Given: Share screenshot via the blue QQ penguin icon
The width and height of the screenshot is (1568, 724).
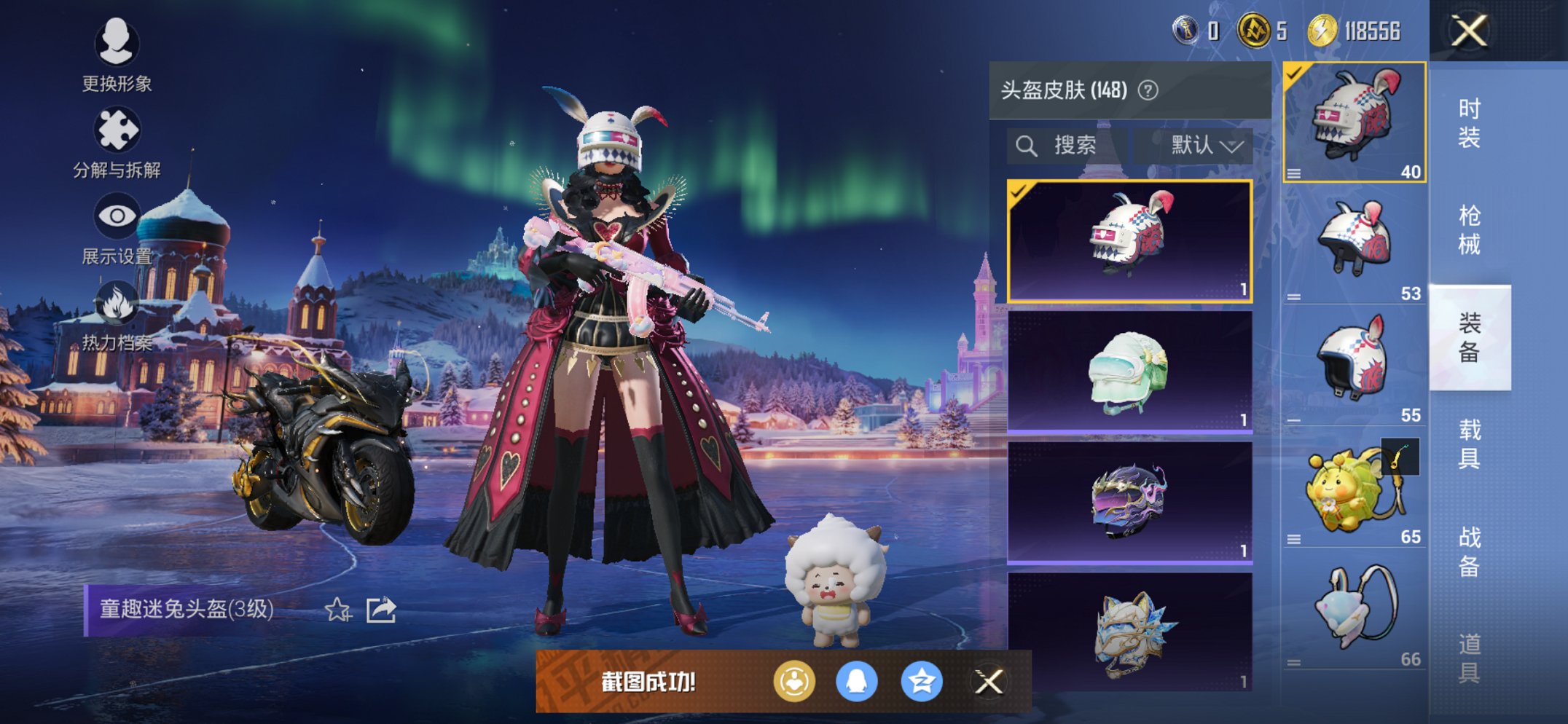Looking at the screenshot, I should tap(857, 682).
